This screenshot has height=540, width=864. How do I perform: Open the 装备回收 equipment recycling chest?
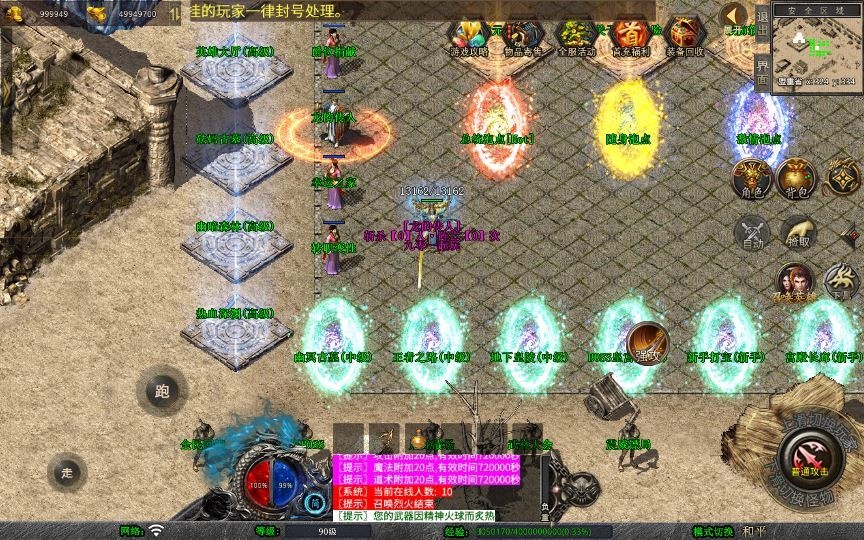[684, 36]
